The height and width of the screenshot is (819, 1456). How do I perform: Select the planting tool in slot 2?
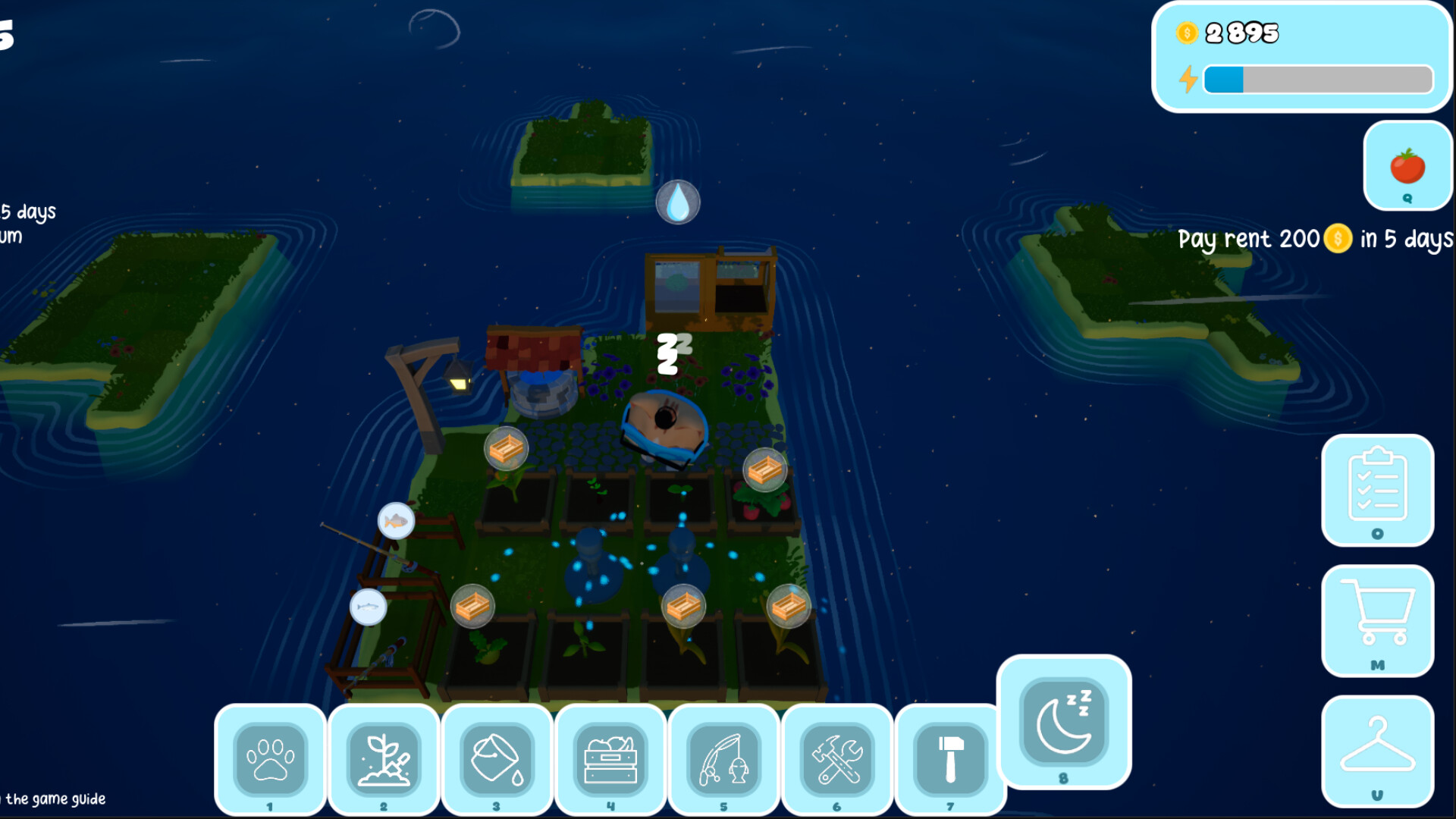384,761
